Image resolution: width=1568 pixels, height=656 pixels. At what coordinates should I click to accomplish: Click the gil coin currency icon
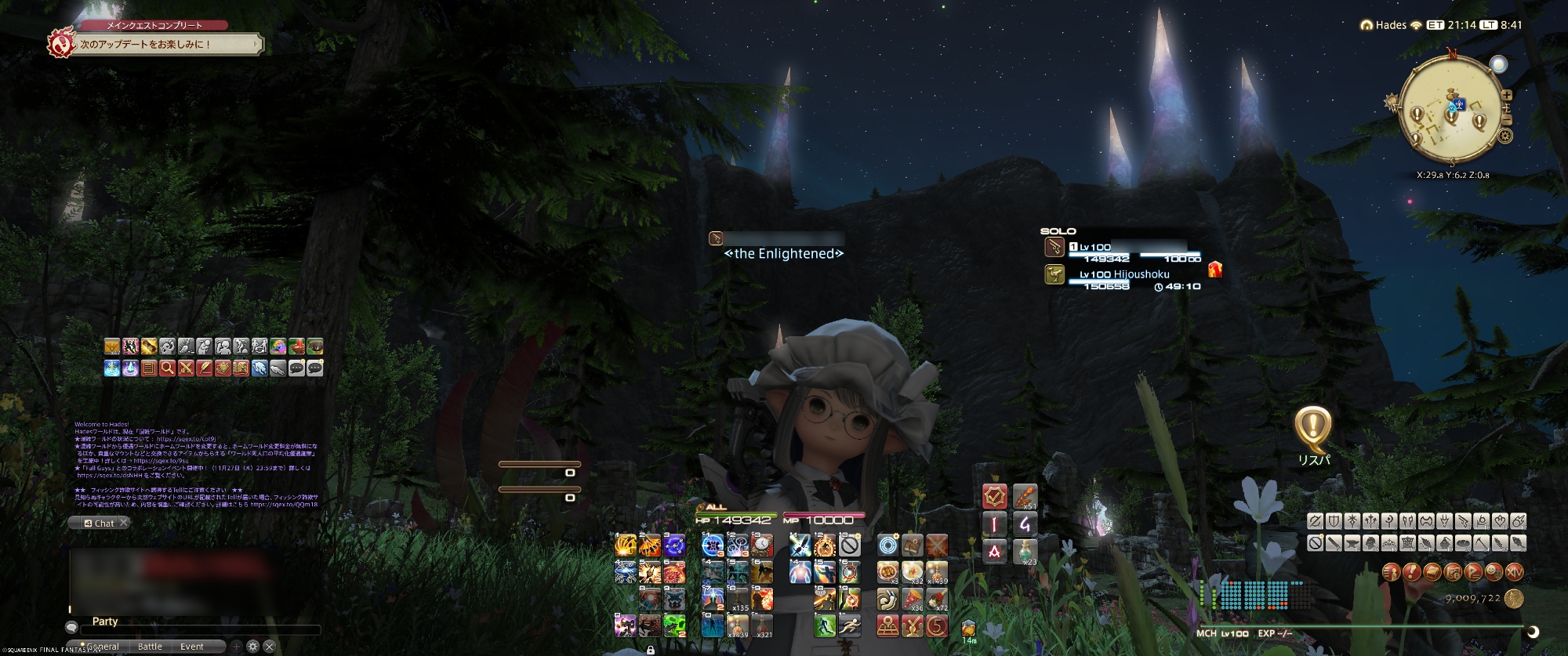click(x=1515, y=599)
